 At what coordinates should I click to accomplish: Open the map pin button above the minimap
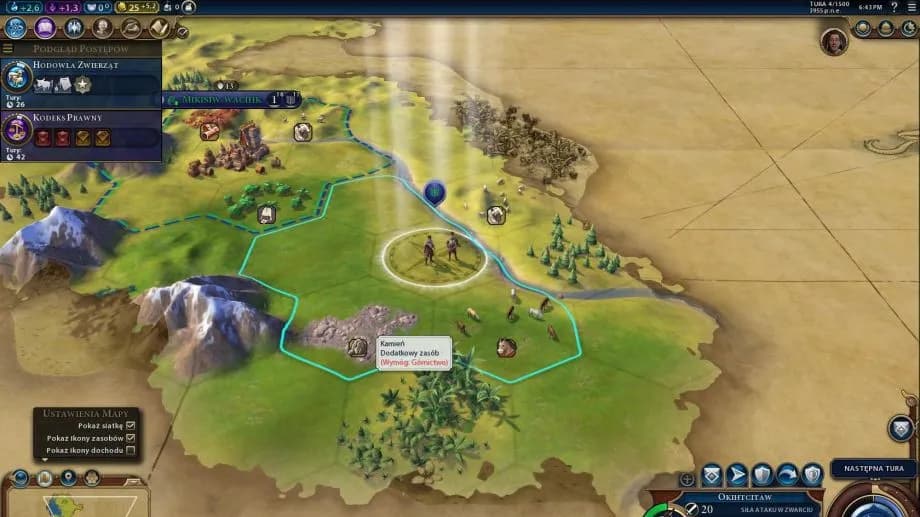click(68, 478)
